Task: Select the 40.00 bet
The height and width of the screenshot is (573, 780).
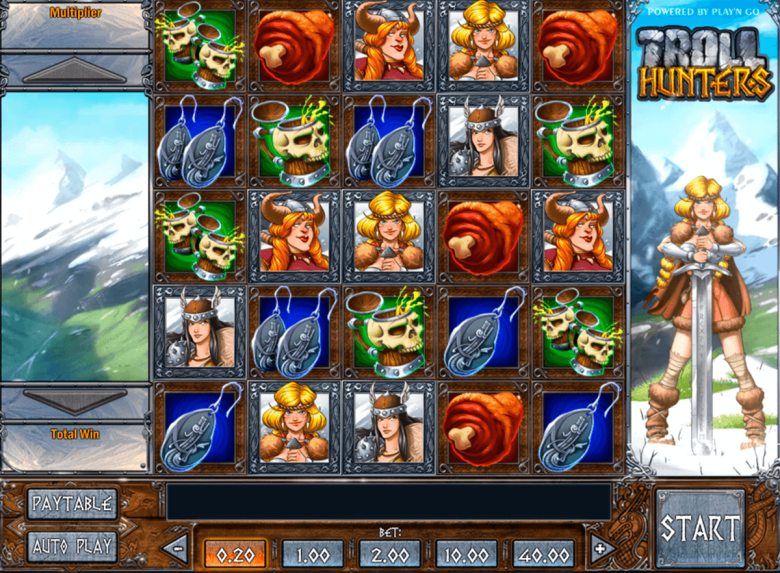Action: [544, 553]
